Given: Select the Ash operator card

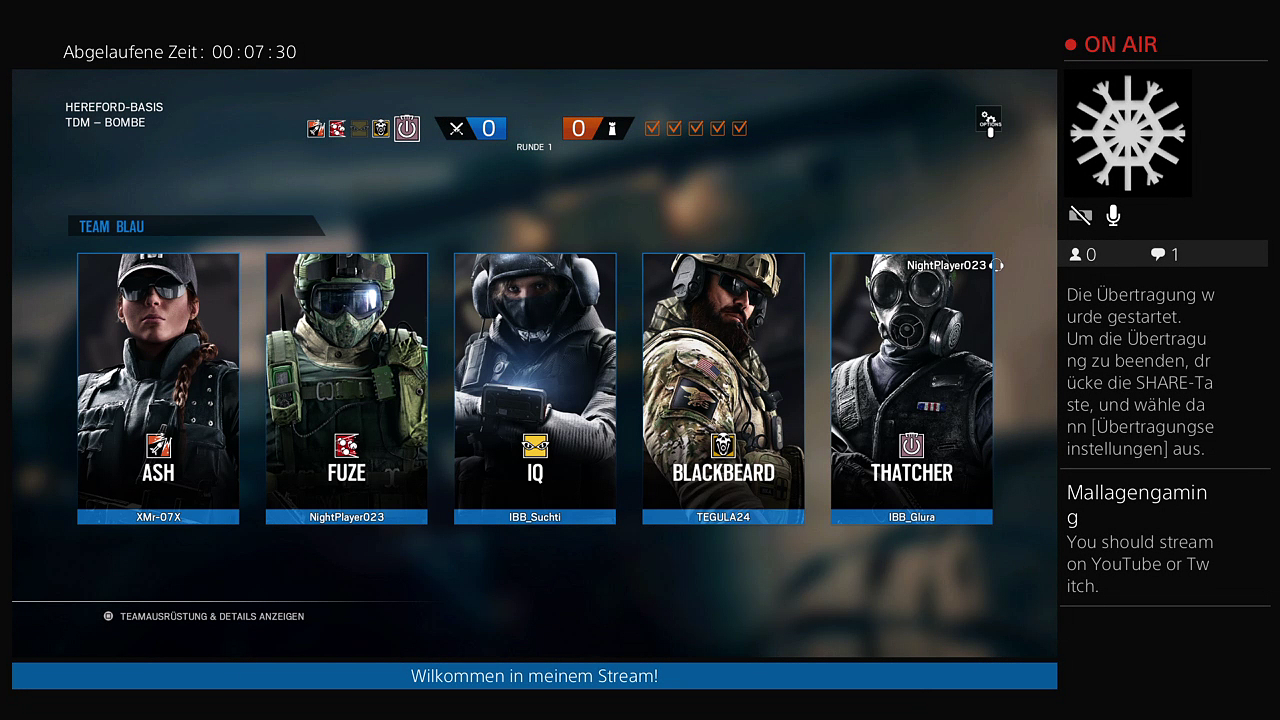Looking at the screenshot, I should [x=158, y=387].
